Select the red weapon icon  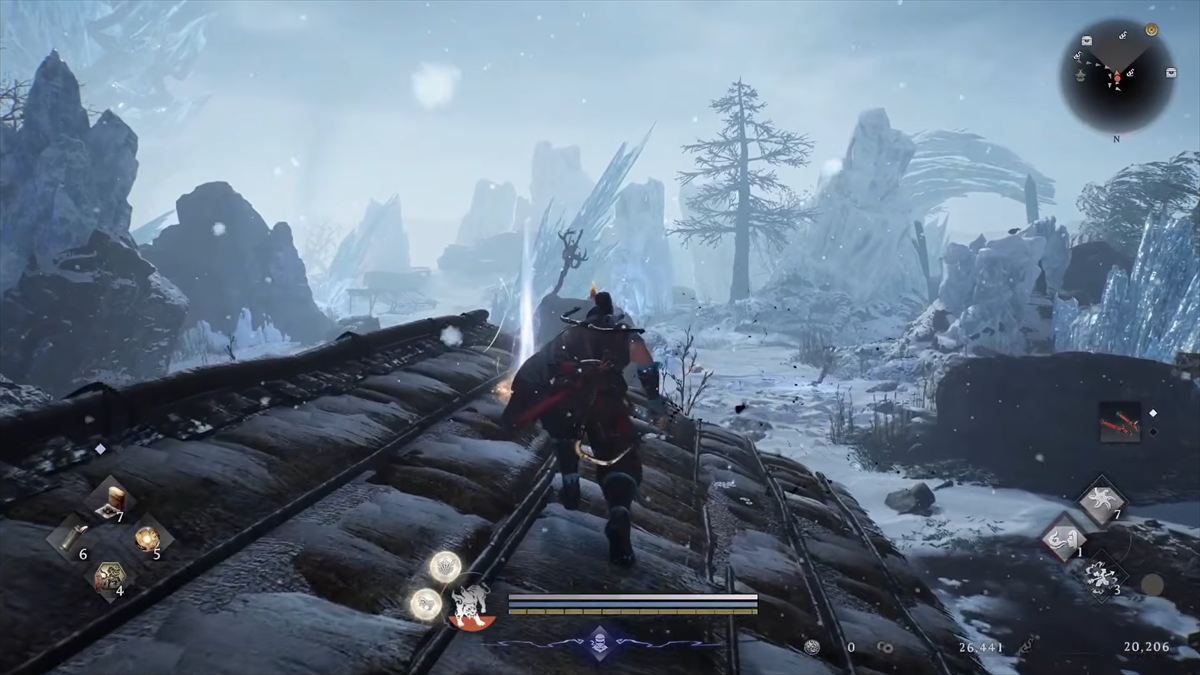click(1120, 422)
